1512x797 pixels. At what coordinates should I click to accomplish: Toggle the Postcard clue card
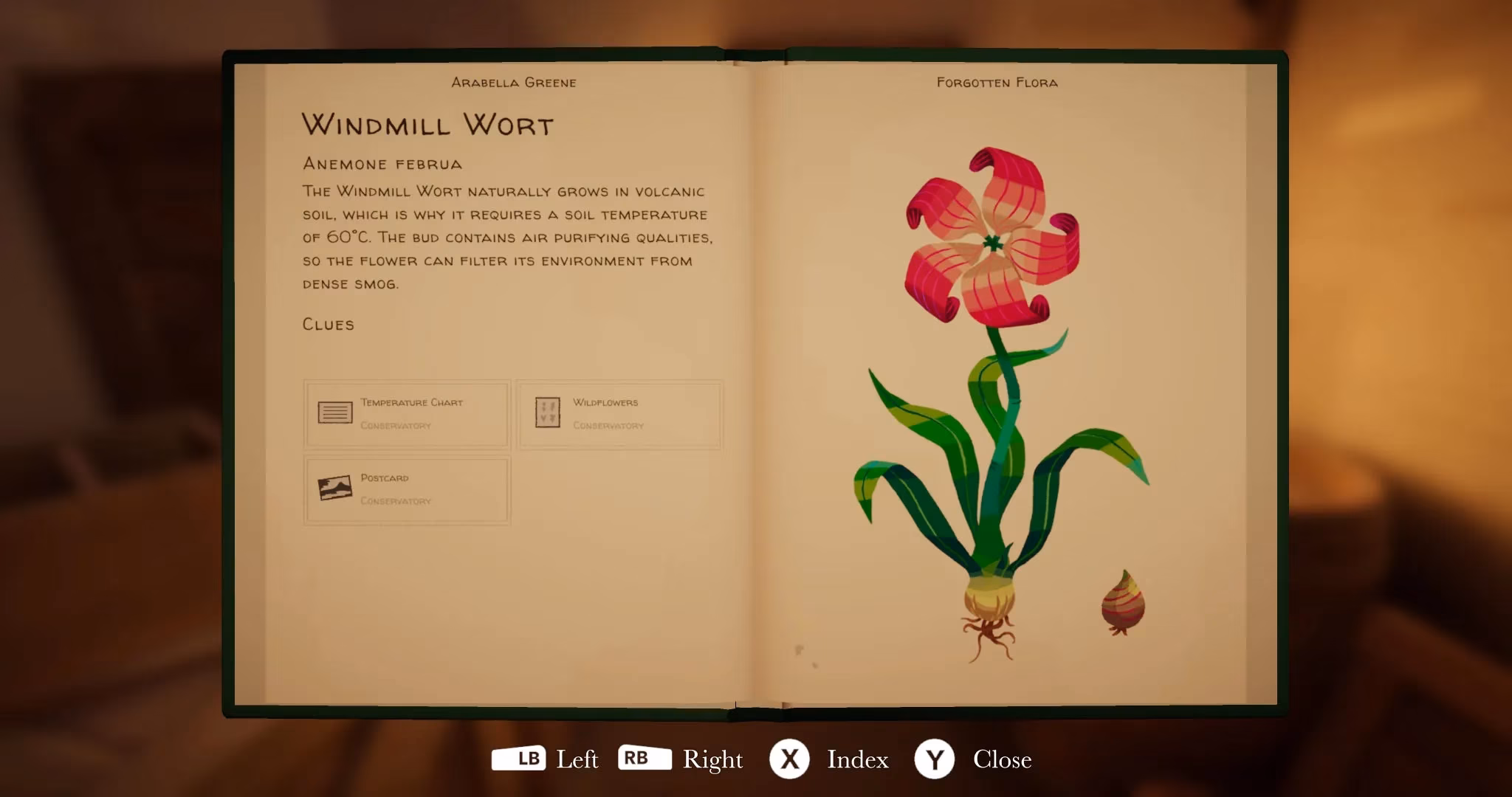pos(407,489)
